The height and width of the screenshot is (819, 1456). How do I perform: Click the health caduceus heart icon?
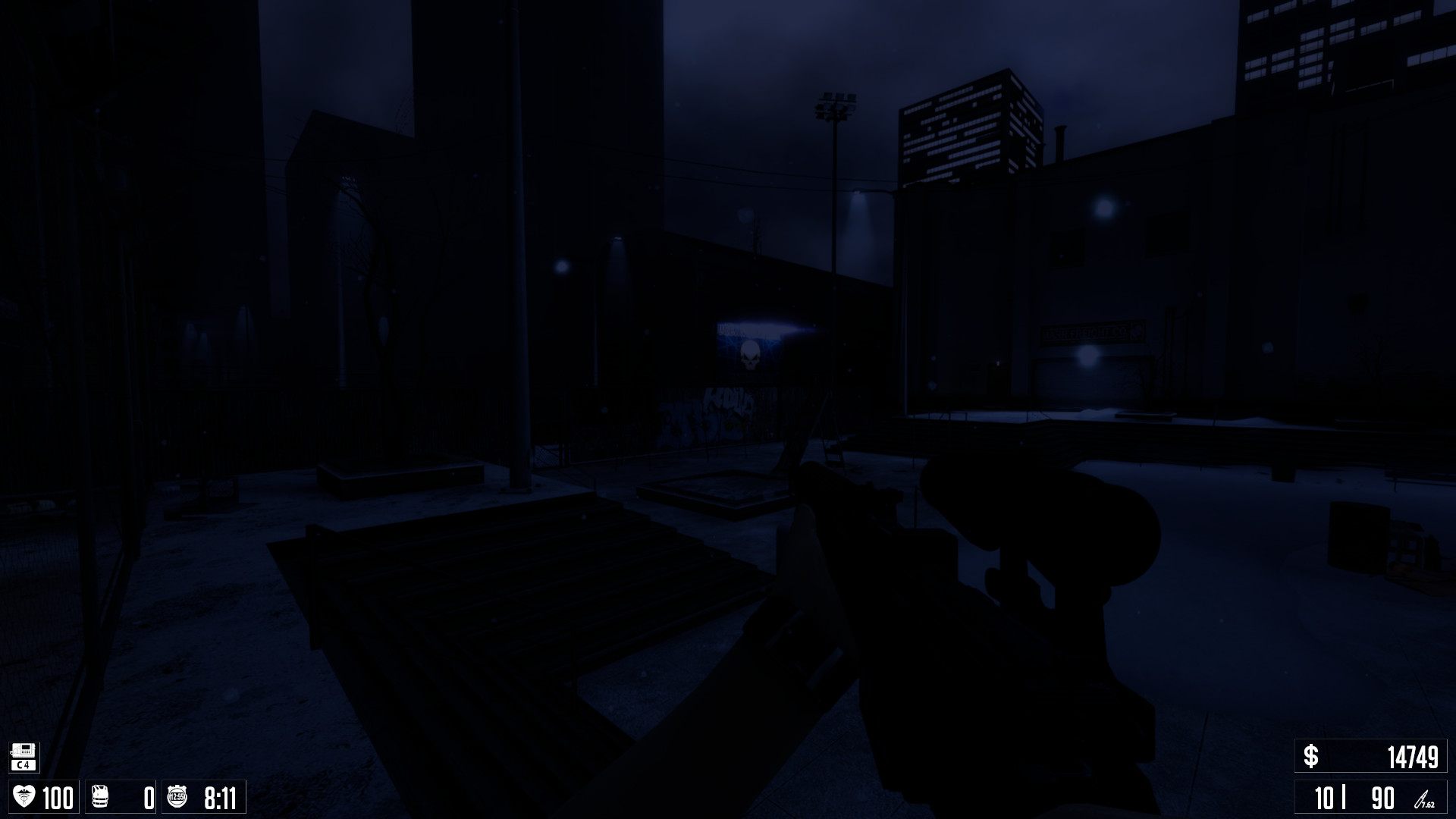[x=25, y=795]
